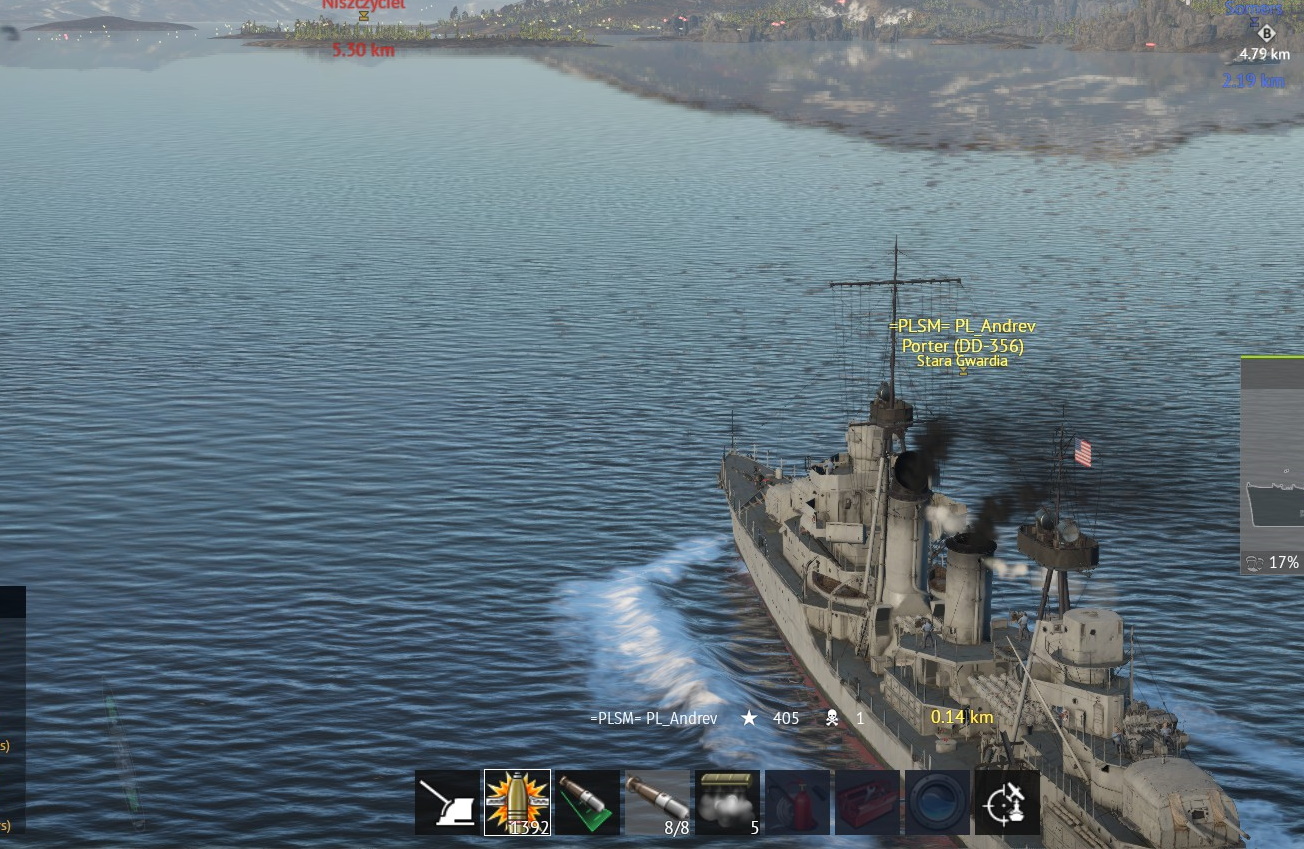Screen dimensions: 1304x849
Task: Toggle the anti-air targeting crosshair icon
Action: click(x=1007, y=802)
